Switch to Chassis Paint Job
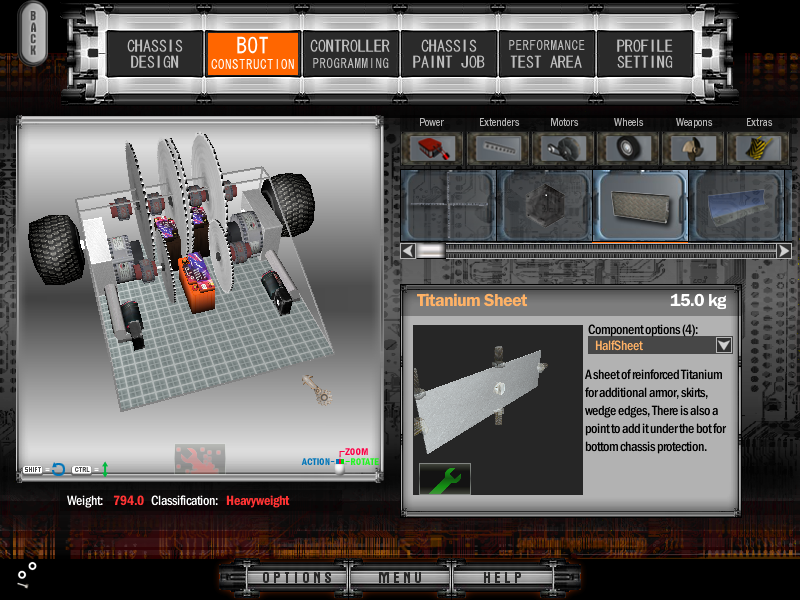The height and width of the screenshot is (600, 800). (448, 54)
